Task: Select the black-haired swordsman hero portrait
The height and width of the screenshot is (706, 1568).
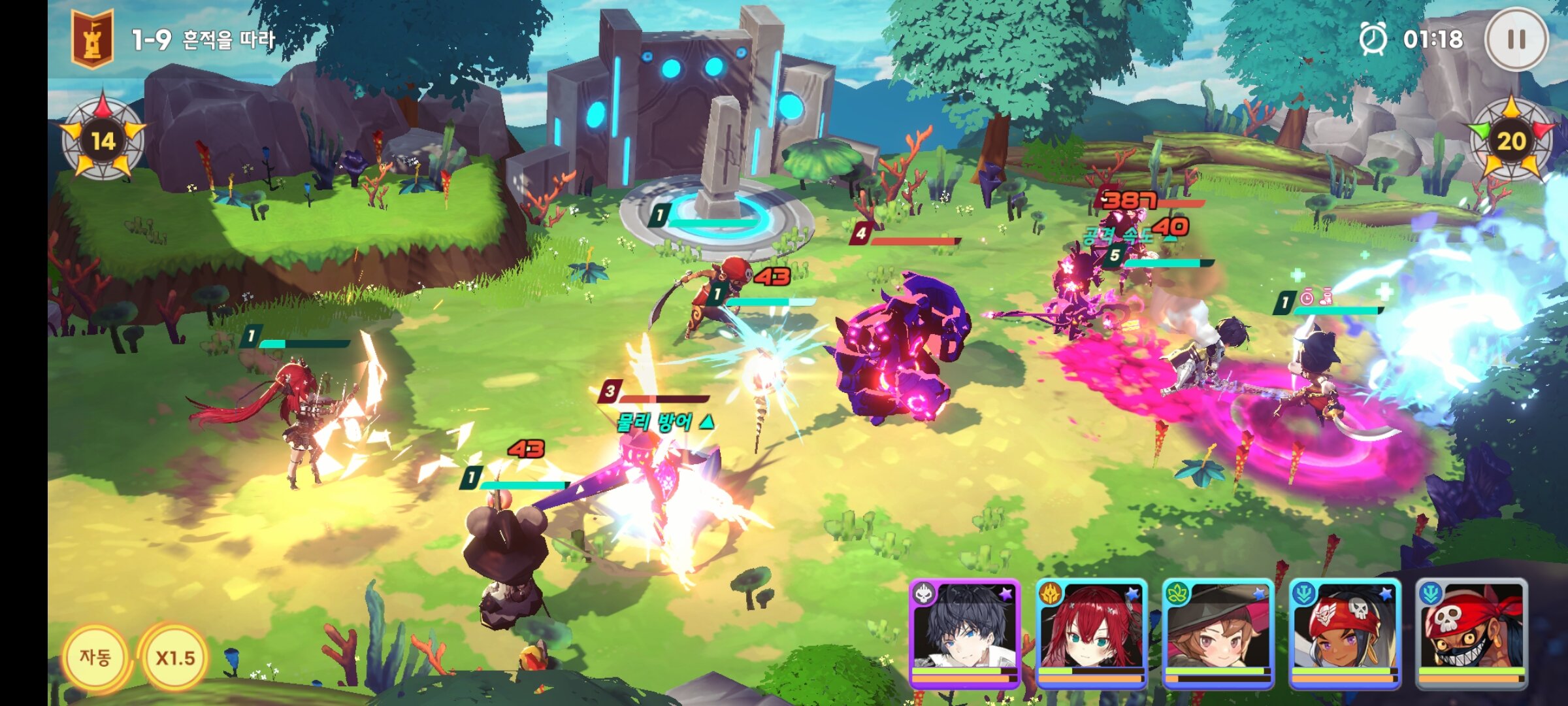Action: tap(964, 633)
